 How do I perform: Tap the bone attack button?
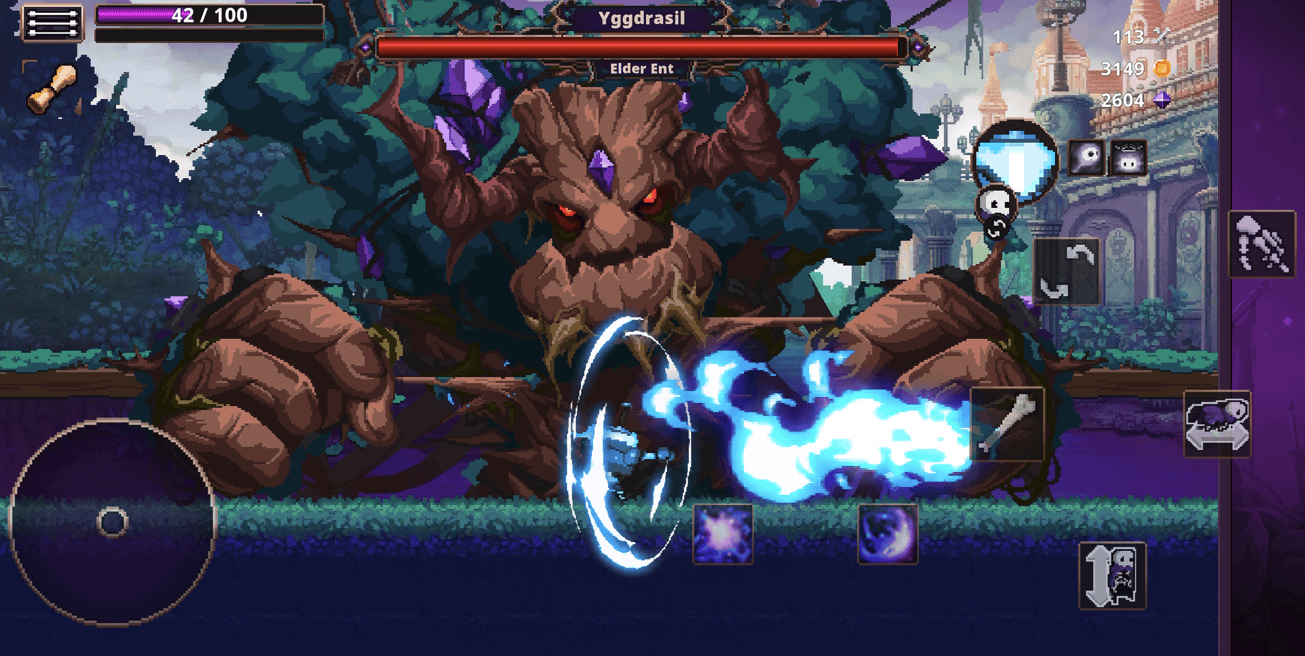(1007, 425)
